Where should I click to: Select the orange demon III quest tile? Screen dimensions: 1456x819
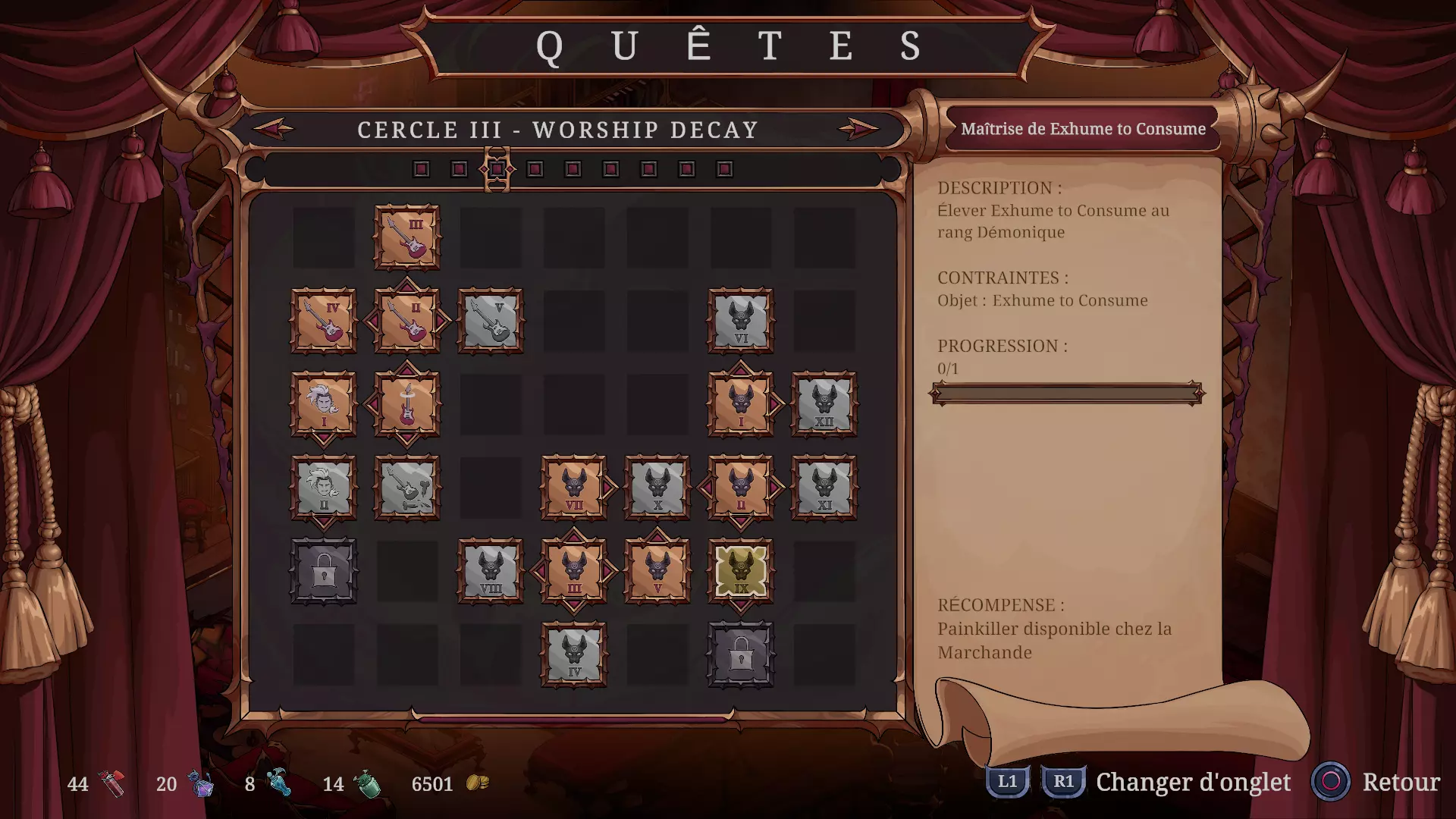pos(574,571)
